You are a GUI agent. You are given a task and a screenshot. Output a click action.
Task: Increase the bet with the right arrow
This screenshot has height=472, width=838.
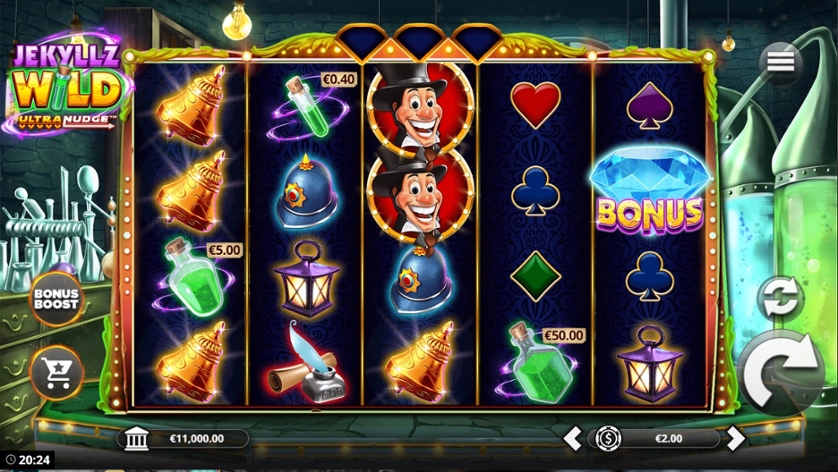coord(735,438)
